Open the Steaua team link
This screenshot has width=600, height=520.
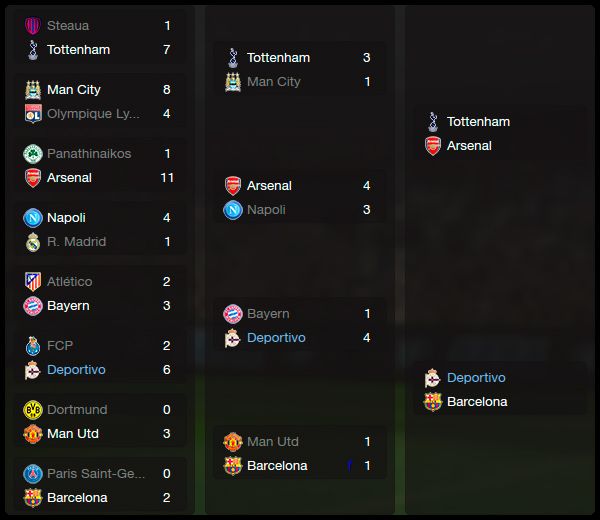click(x=68, y=26)
